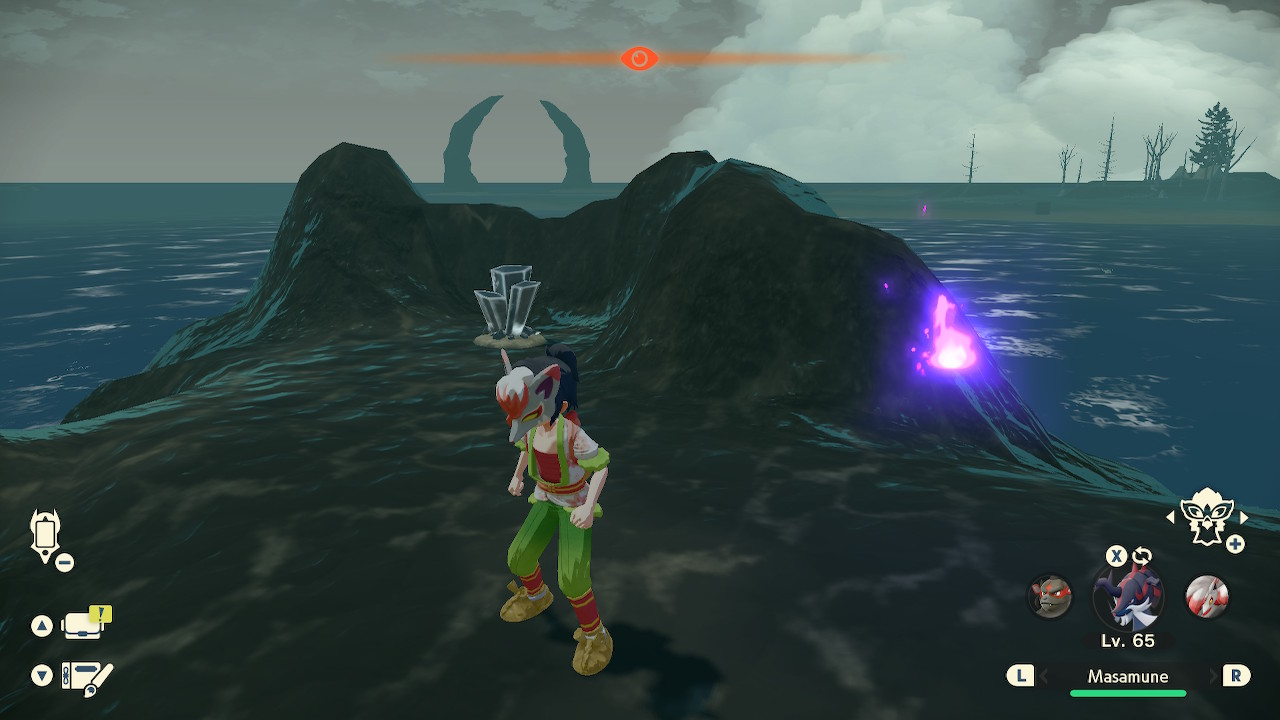
Task: Click the left arrow beside the ride icon
Action: tap(1171, 517)
